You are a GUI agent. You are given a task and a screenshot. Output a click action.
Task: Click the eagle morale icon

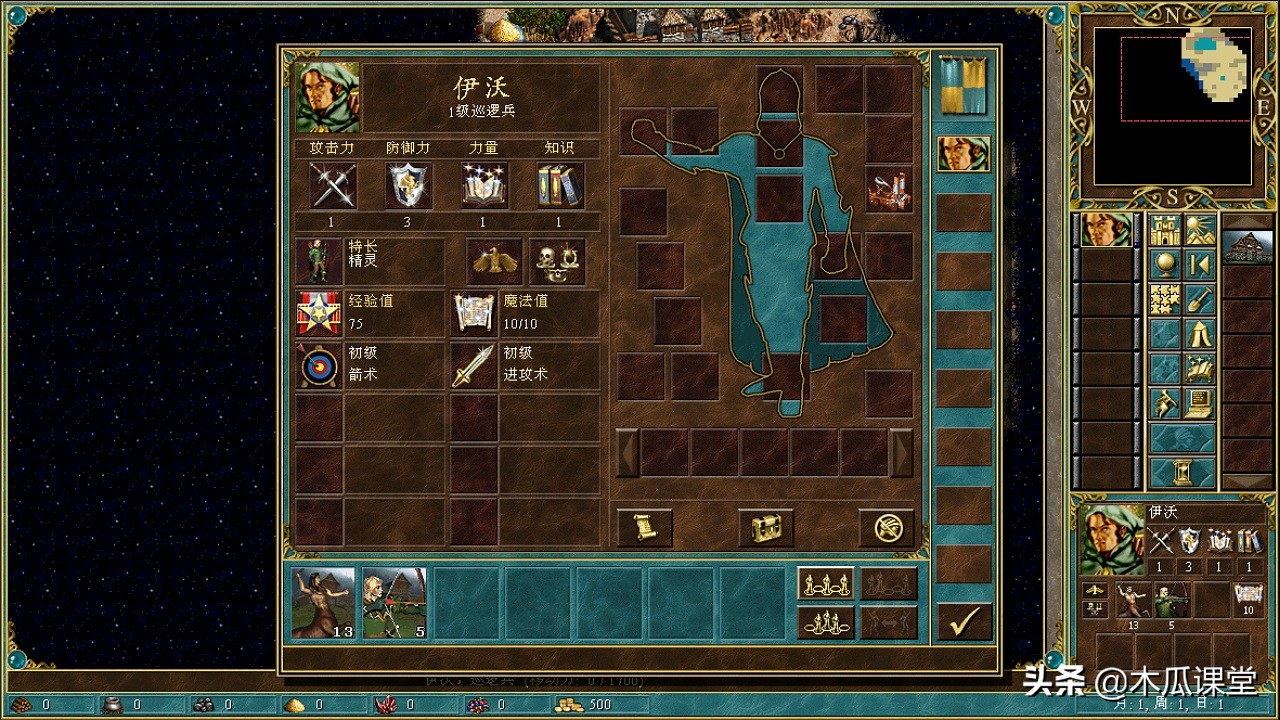click(493, 262)
